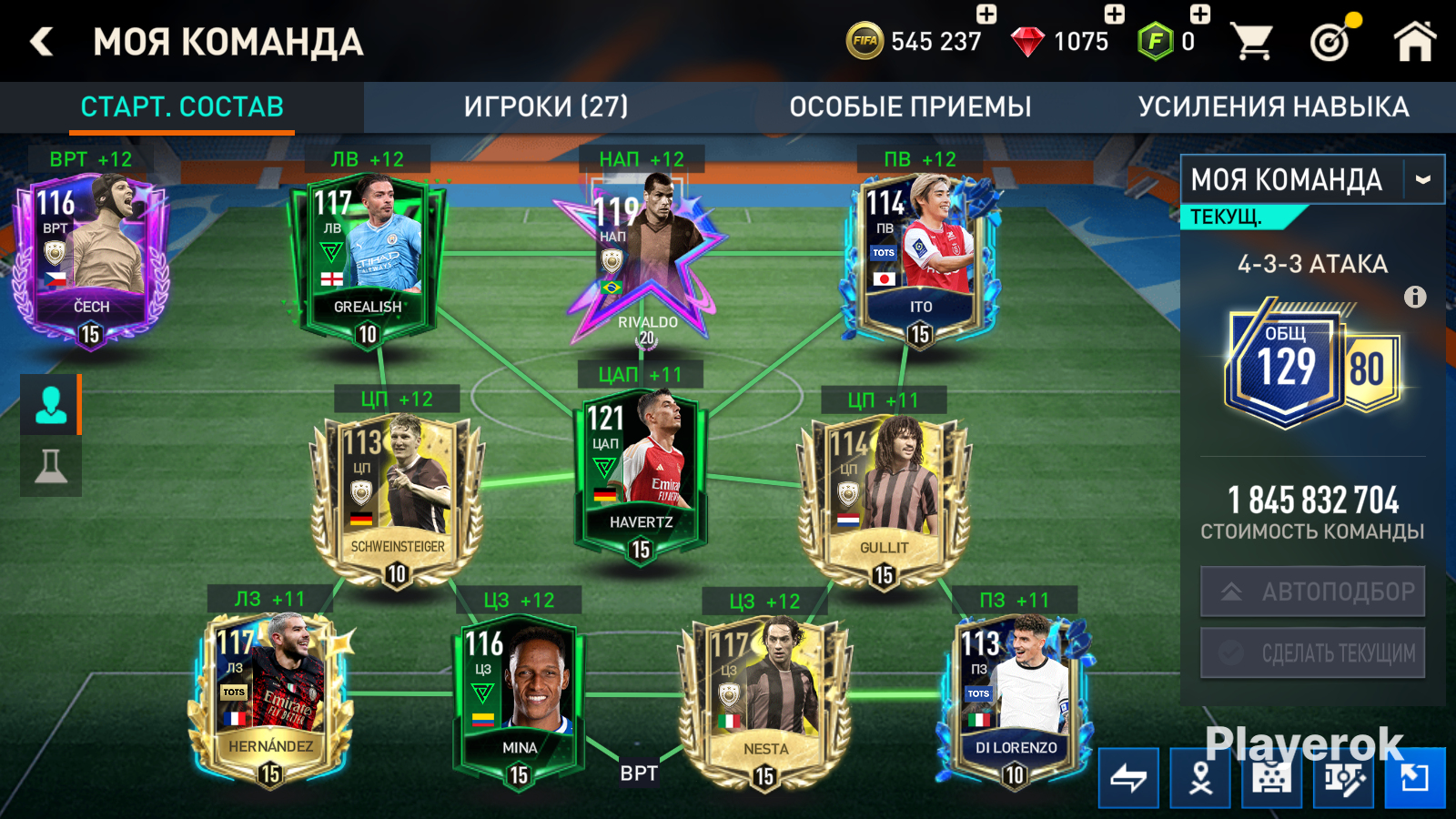Click the Автоподбор button
The image size is (1456, 819).
point(1312,592)
